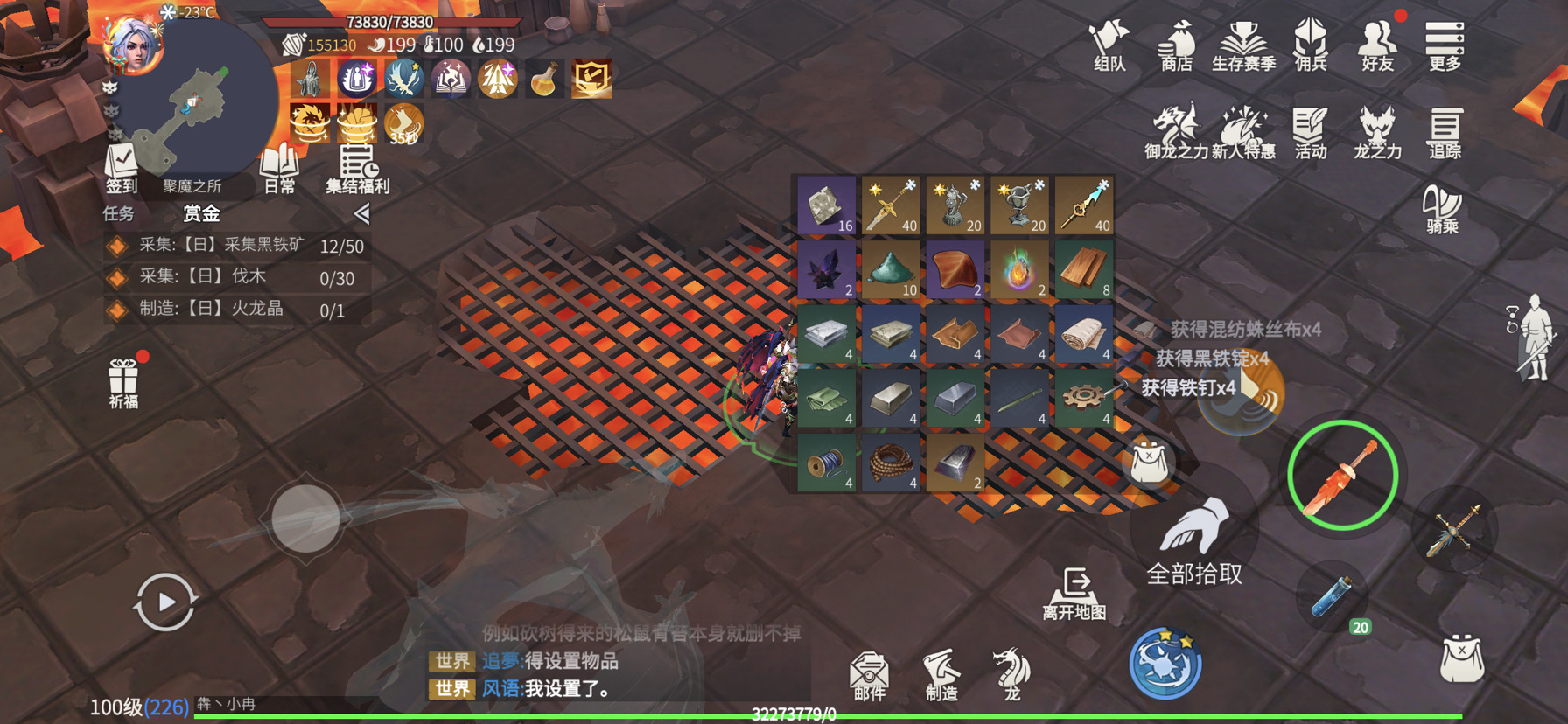Open the 邮件 mailbox
The width and height of the screenshot is (1568, 724).
click(869, 675)
